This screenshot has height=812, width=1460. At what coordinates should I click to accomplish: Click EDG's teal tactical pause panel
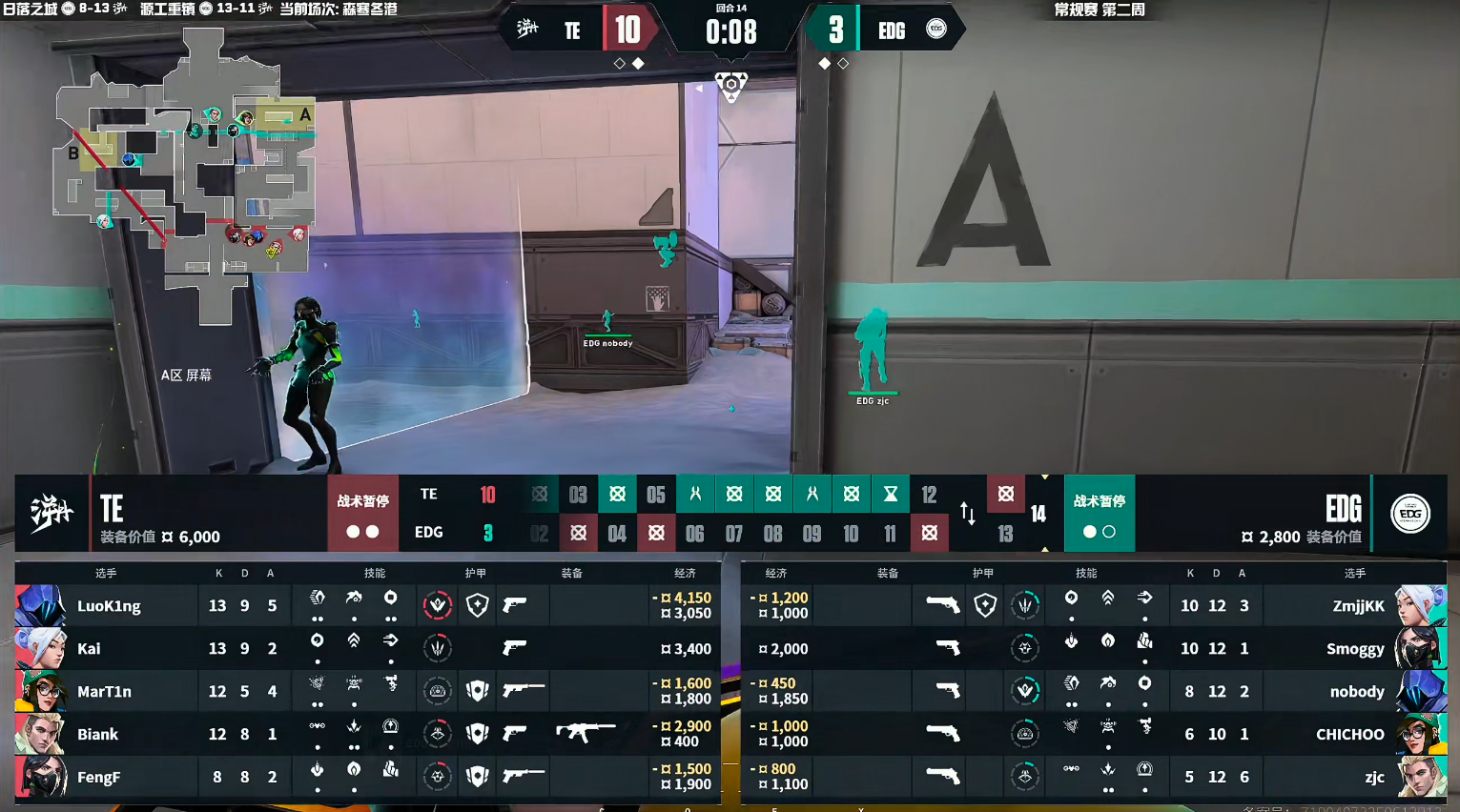1099,514
